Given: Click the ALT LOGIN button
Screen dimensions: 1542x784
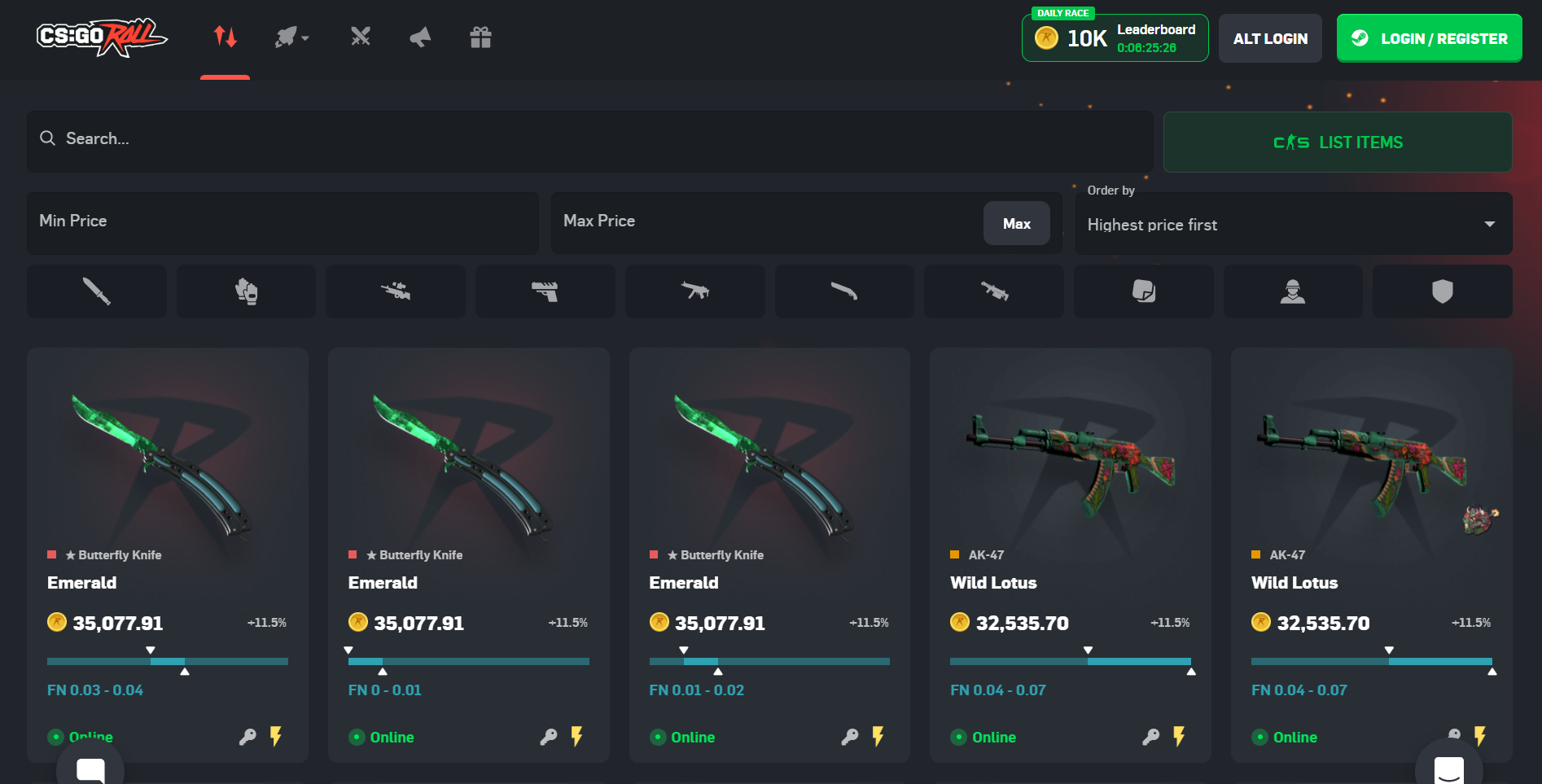Looking at the screenshot, I should pos(1270,38).
